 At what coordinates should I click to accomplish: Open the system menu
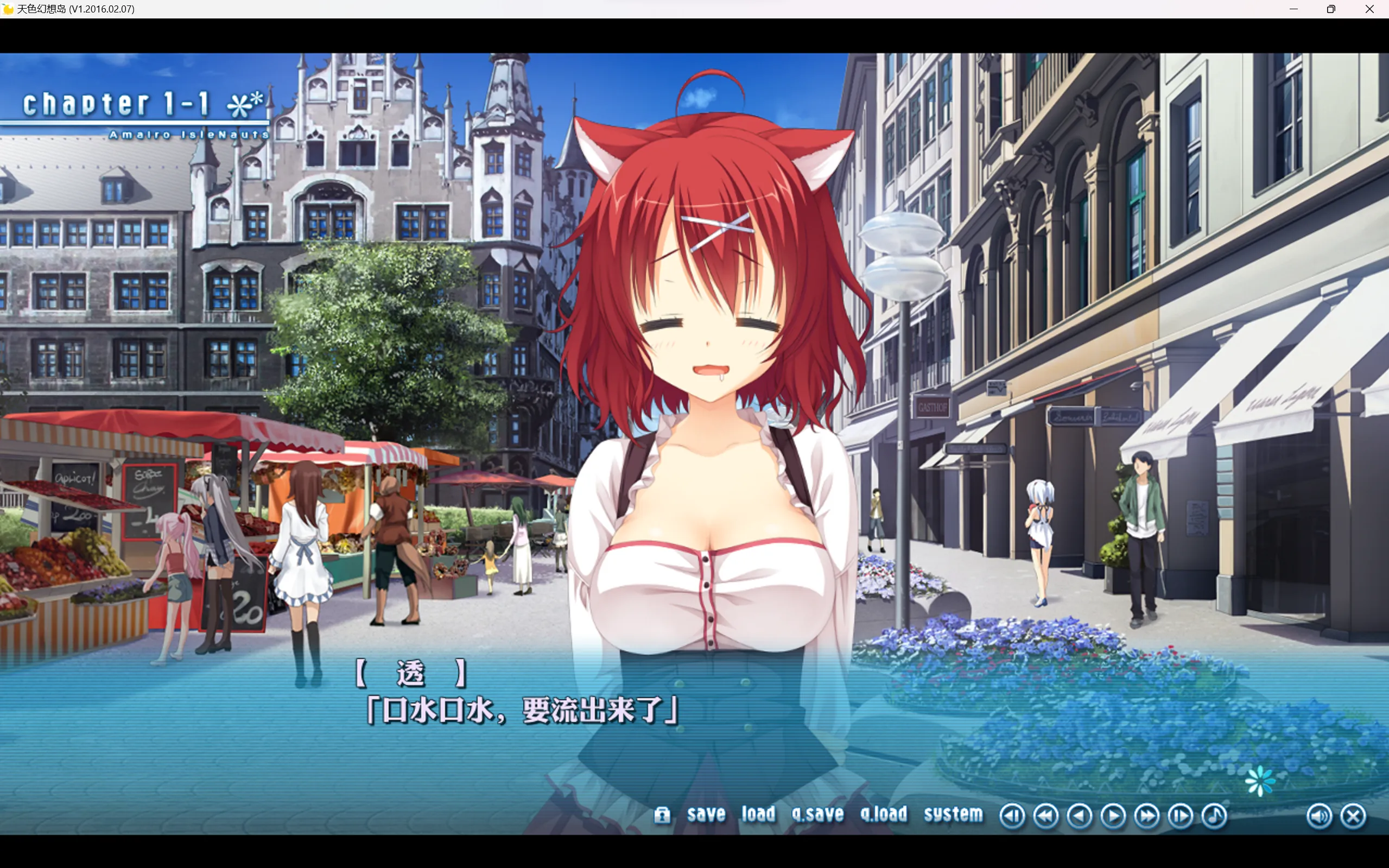tap(952, 814)
